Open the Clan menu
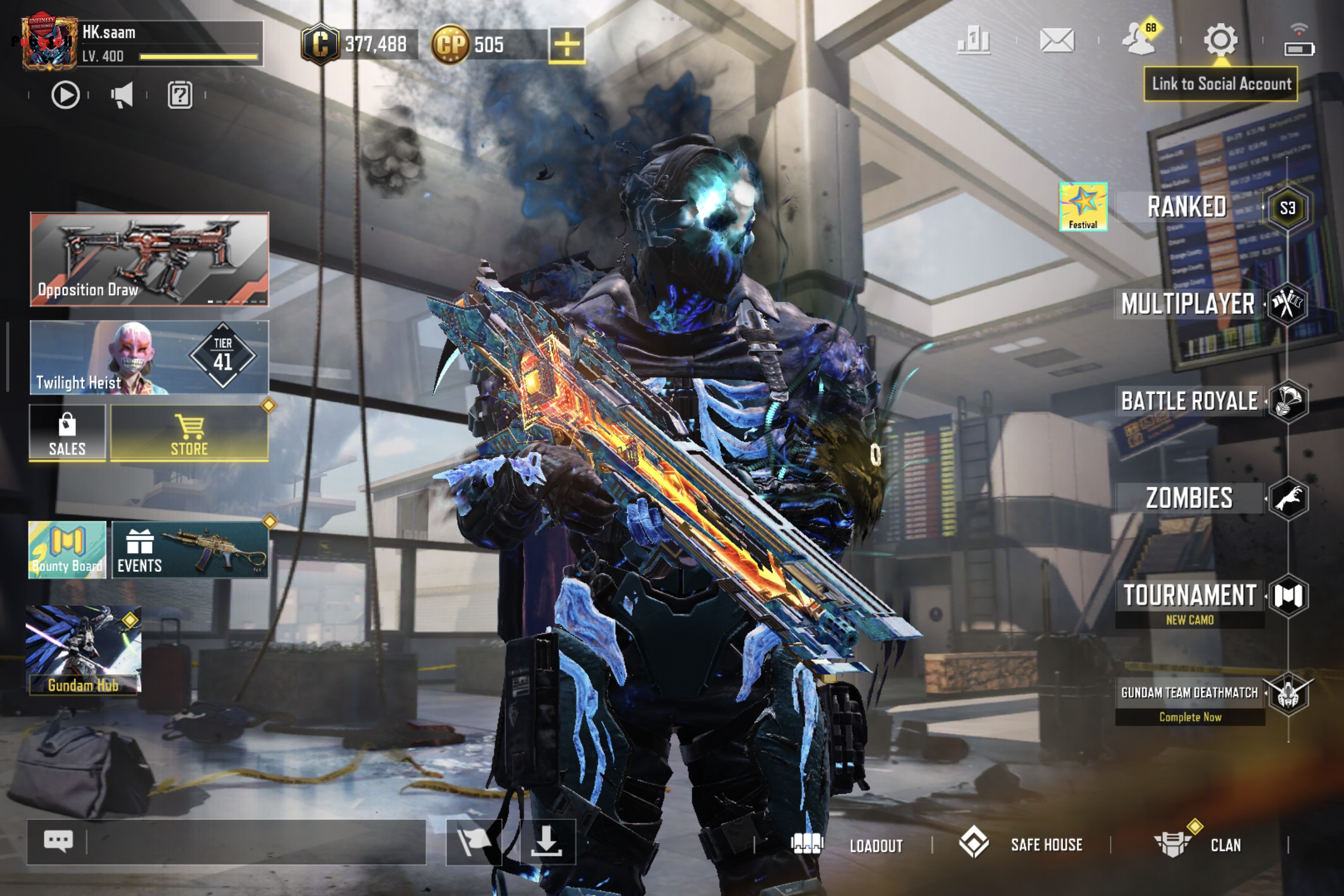The width and height of the screenshot is (1344, 896). (1198, 844)
